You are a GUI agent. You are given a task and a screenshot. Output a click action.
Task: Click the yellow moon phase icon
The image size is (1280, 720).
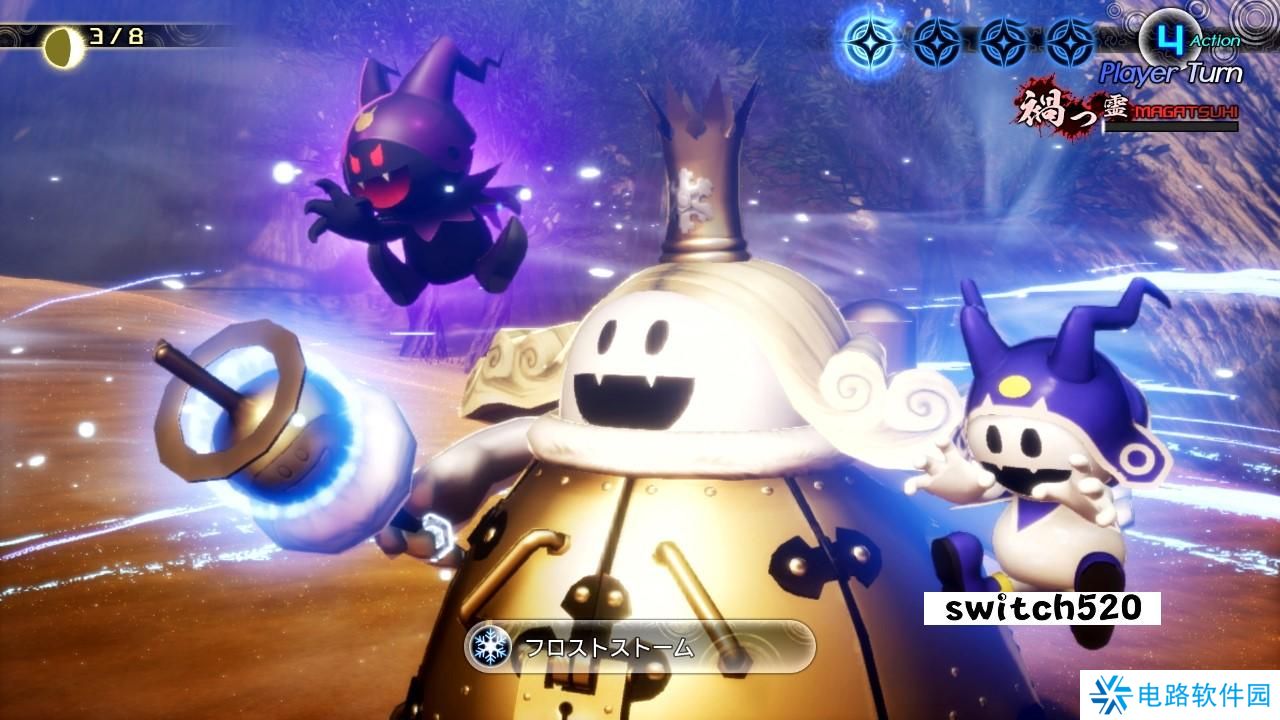click(x=65, y=45)
